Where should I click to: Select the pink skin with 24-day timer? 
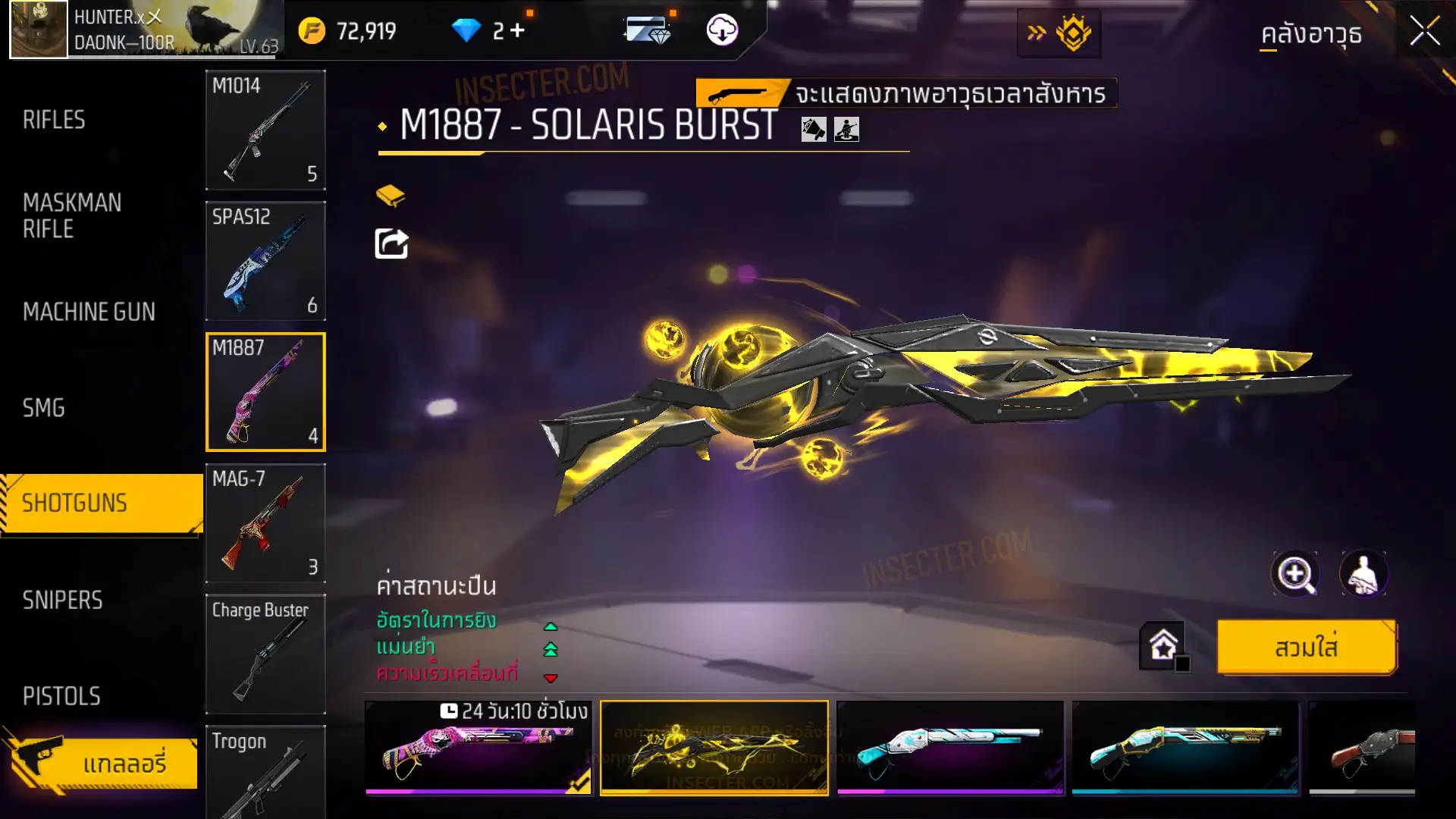479,748
